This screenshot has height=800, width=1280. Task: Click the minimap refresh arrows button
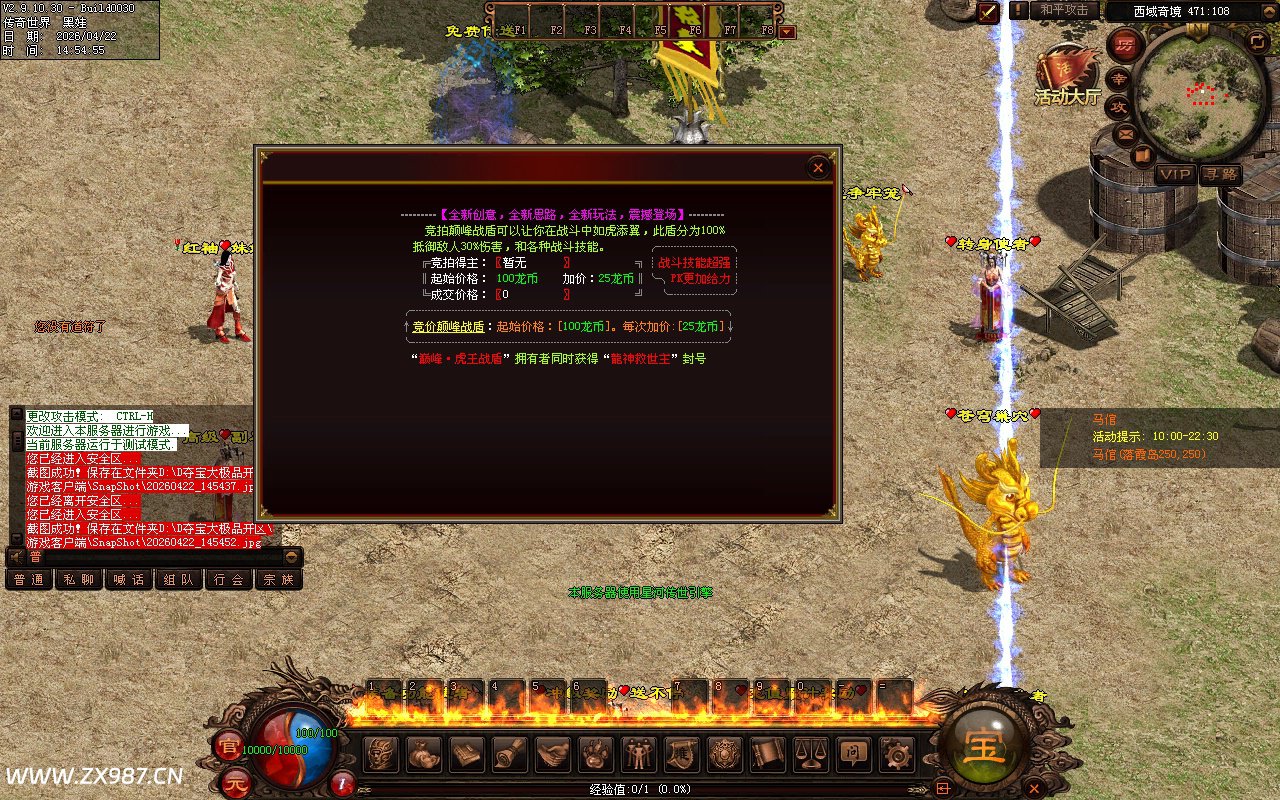point(1258,41)
